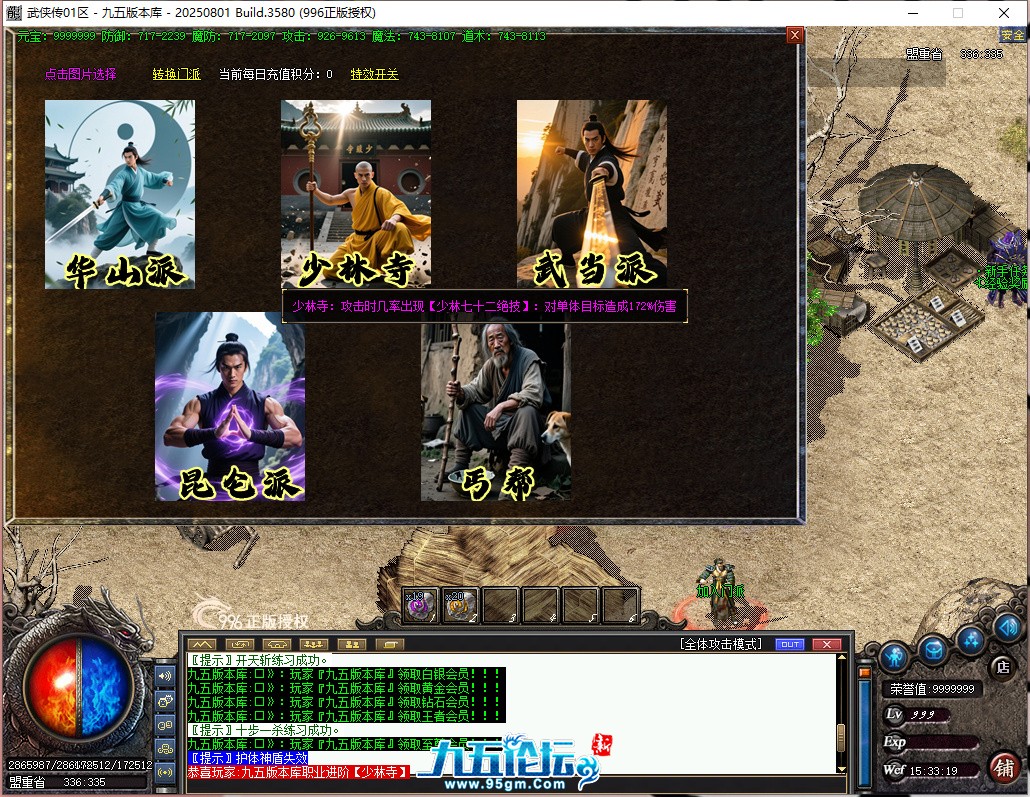The image size is (1030, 797).
Task: Close the sect selection panel
Action: (795, 35)
